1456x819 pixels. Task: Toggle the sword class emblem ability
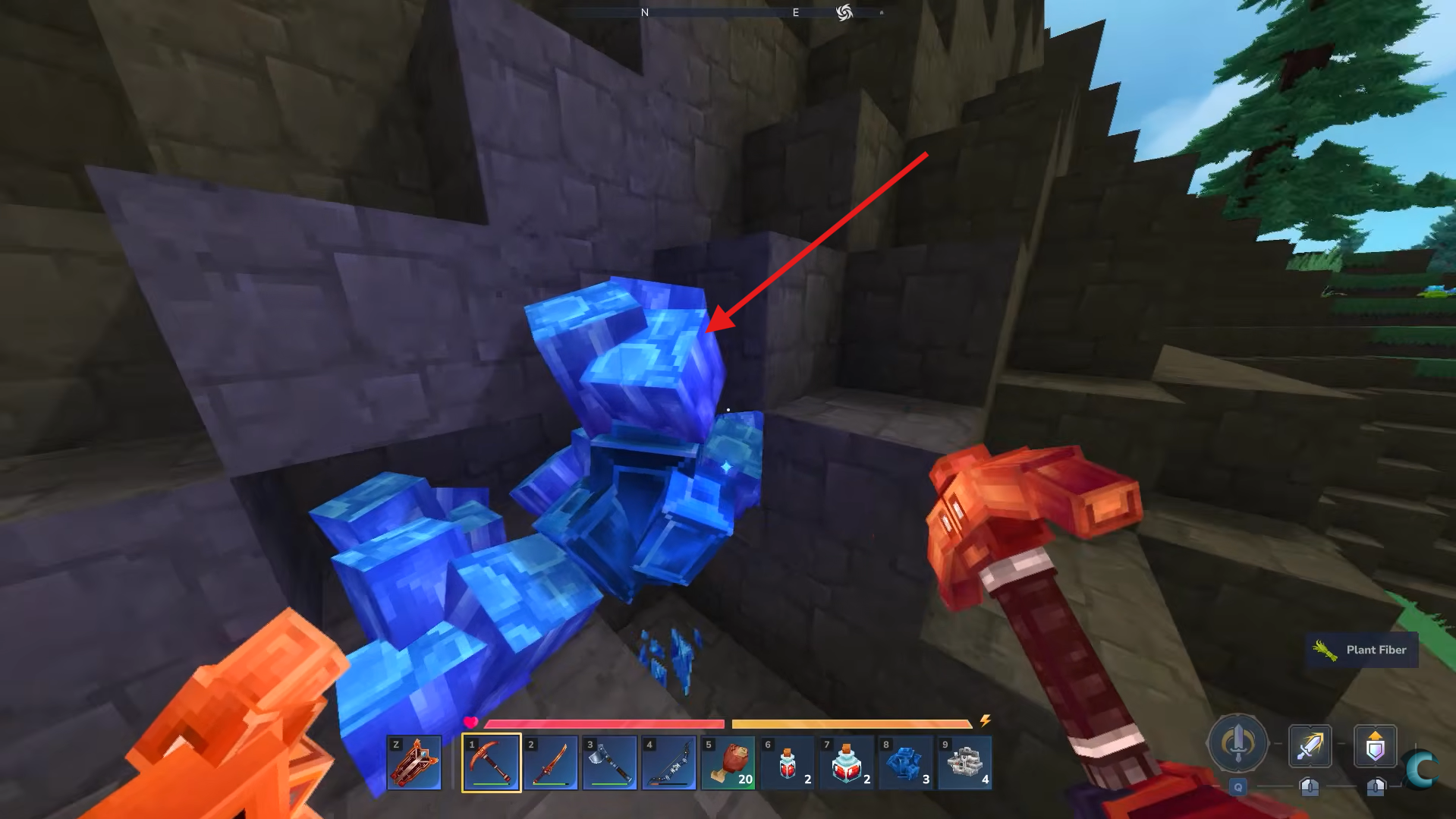1237,746
